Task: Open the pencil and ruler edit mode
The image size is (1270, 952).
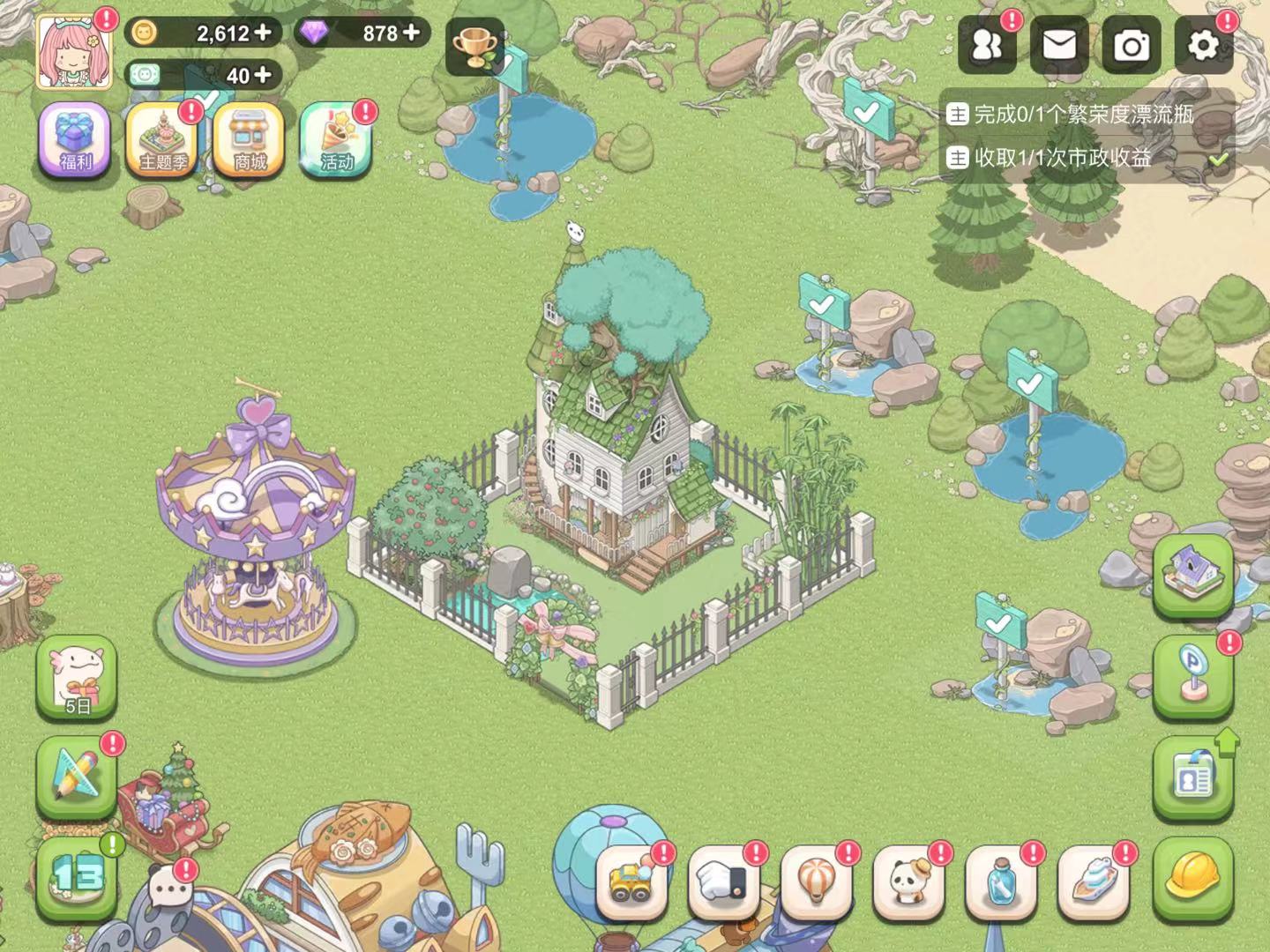Action: pos(77,776)
